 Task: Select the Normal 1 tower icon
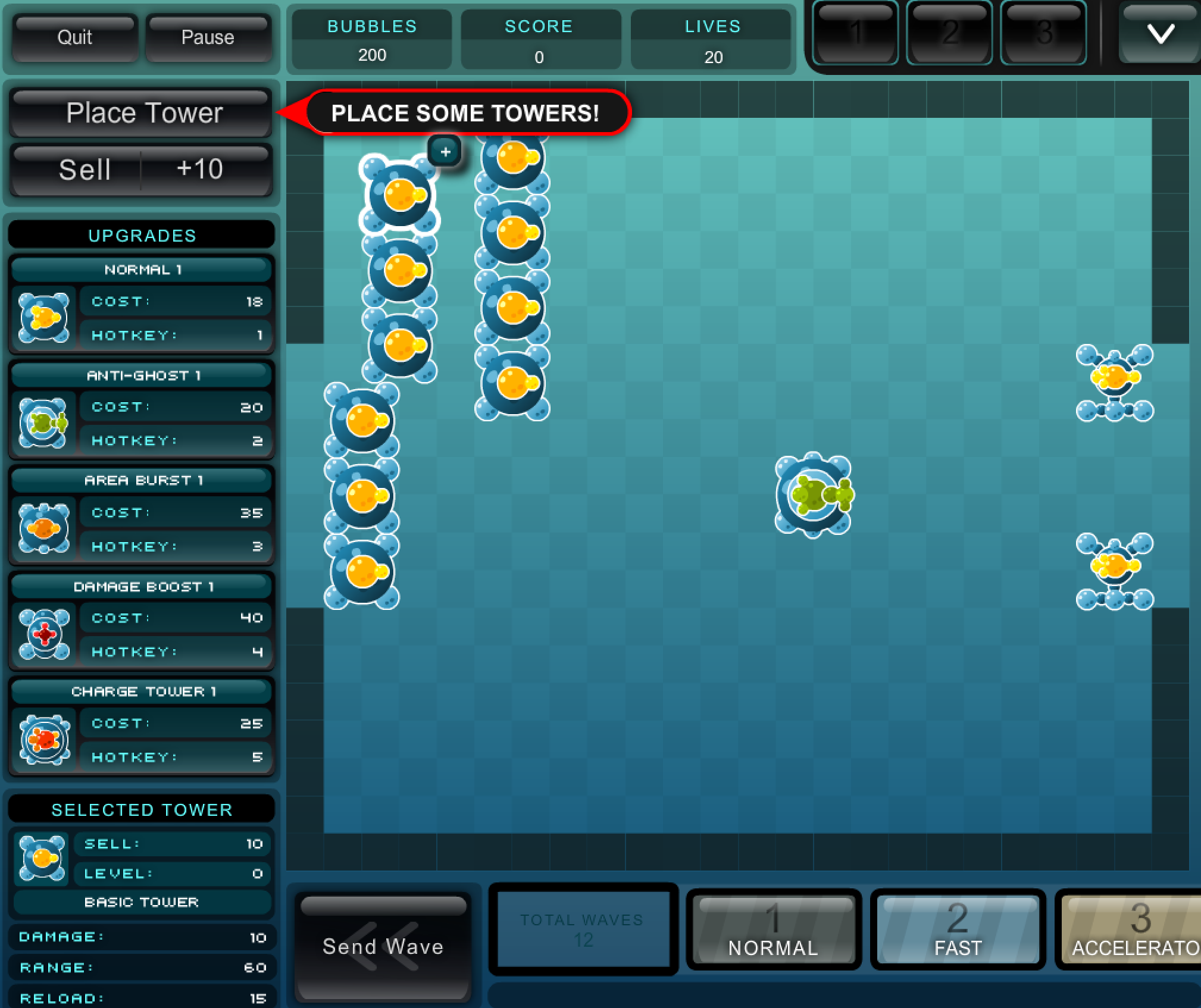coord(43,317)
